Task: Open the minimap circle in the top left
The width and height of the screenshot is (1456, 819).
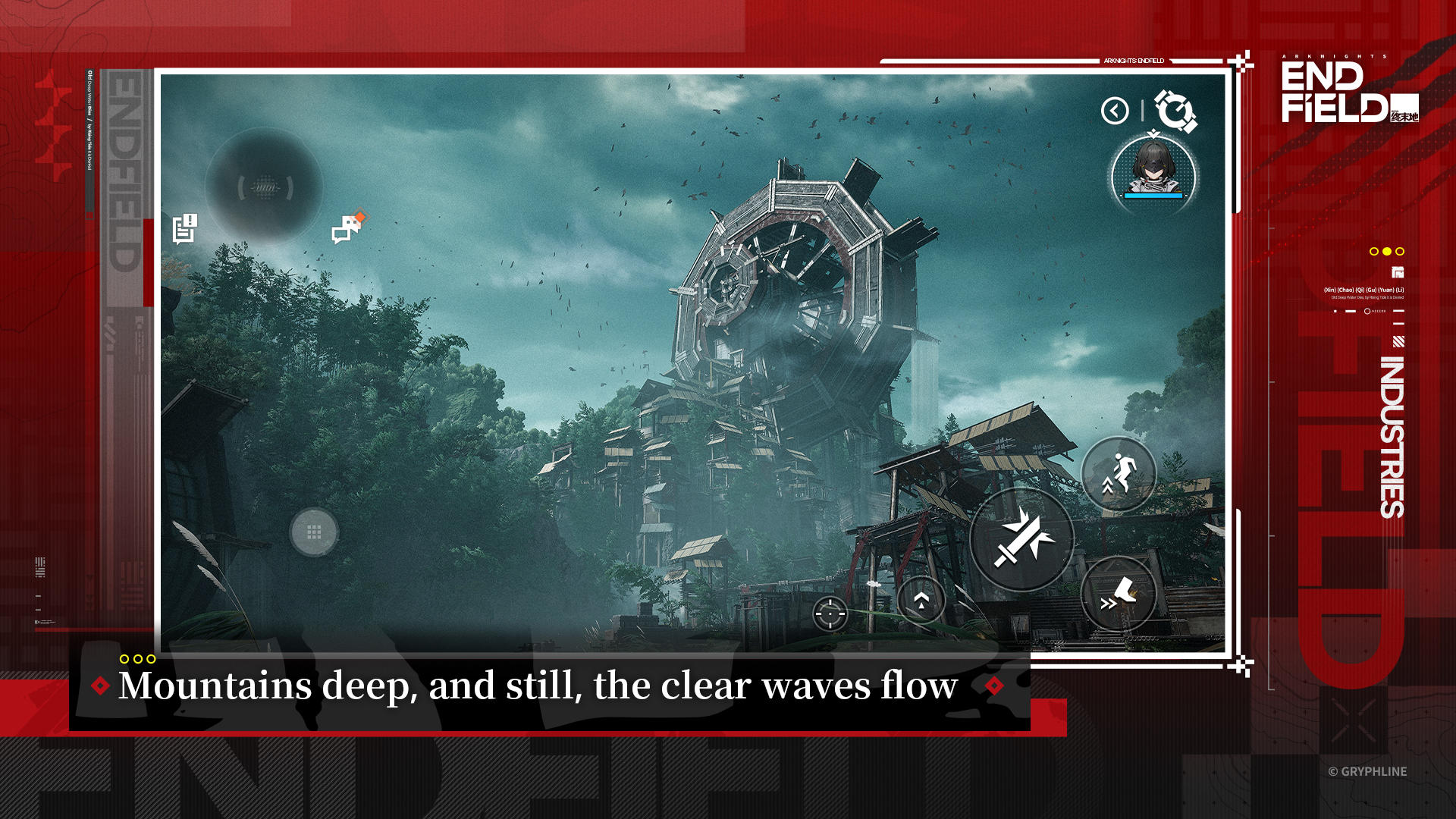Action: (264, 187)
